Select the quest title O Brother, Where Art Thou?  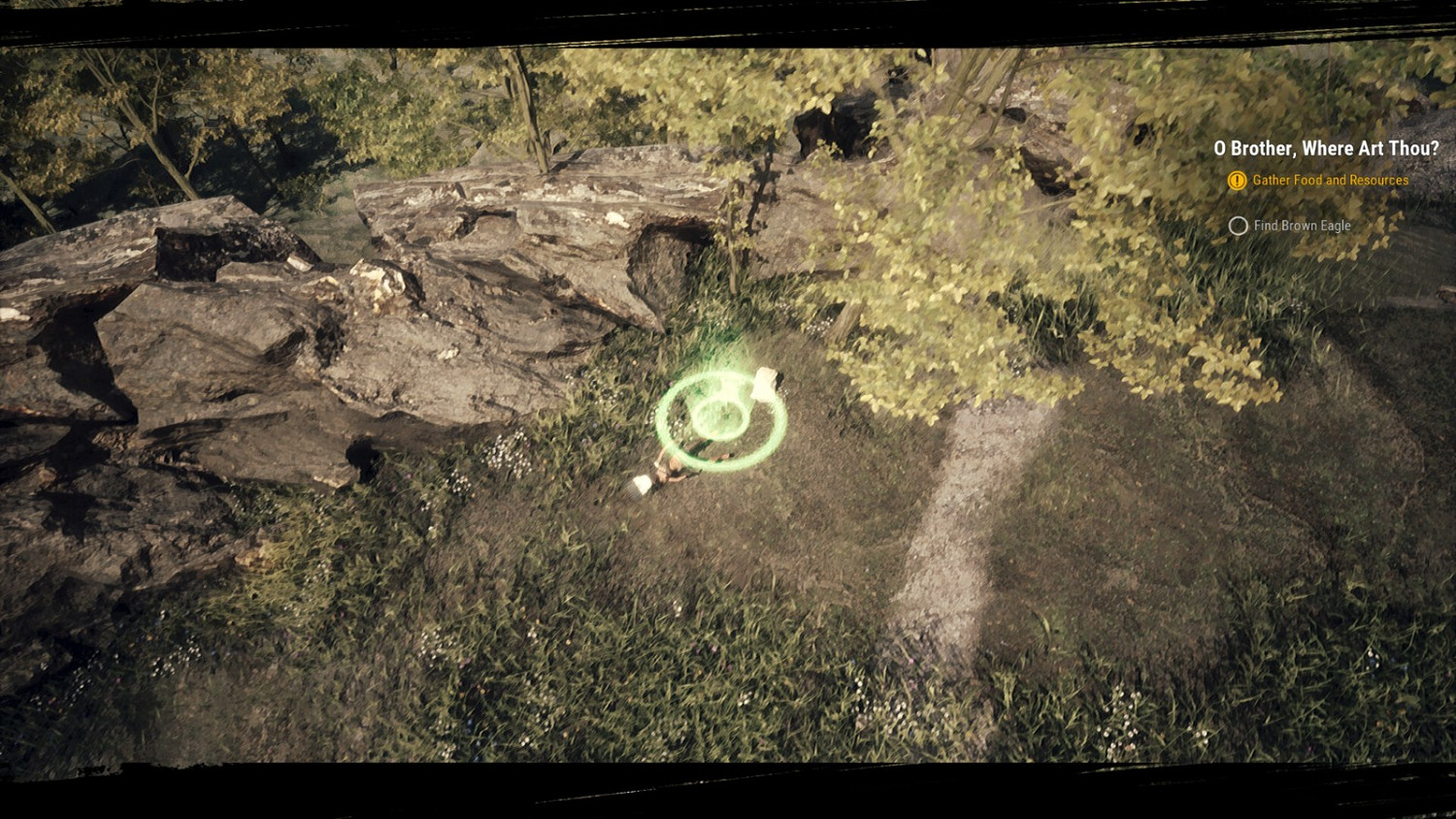click(1326, 148)
